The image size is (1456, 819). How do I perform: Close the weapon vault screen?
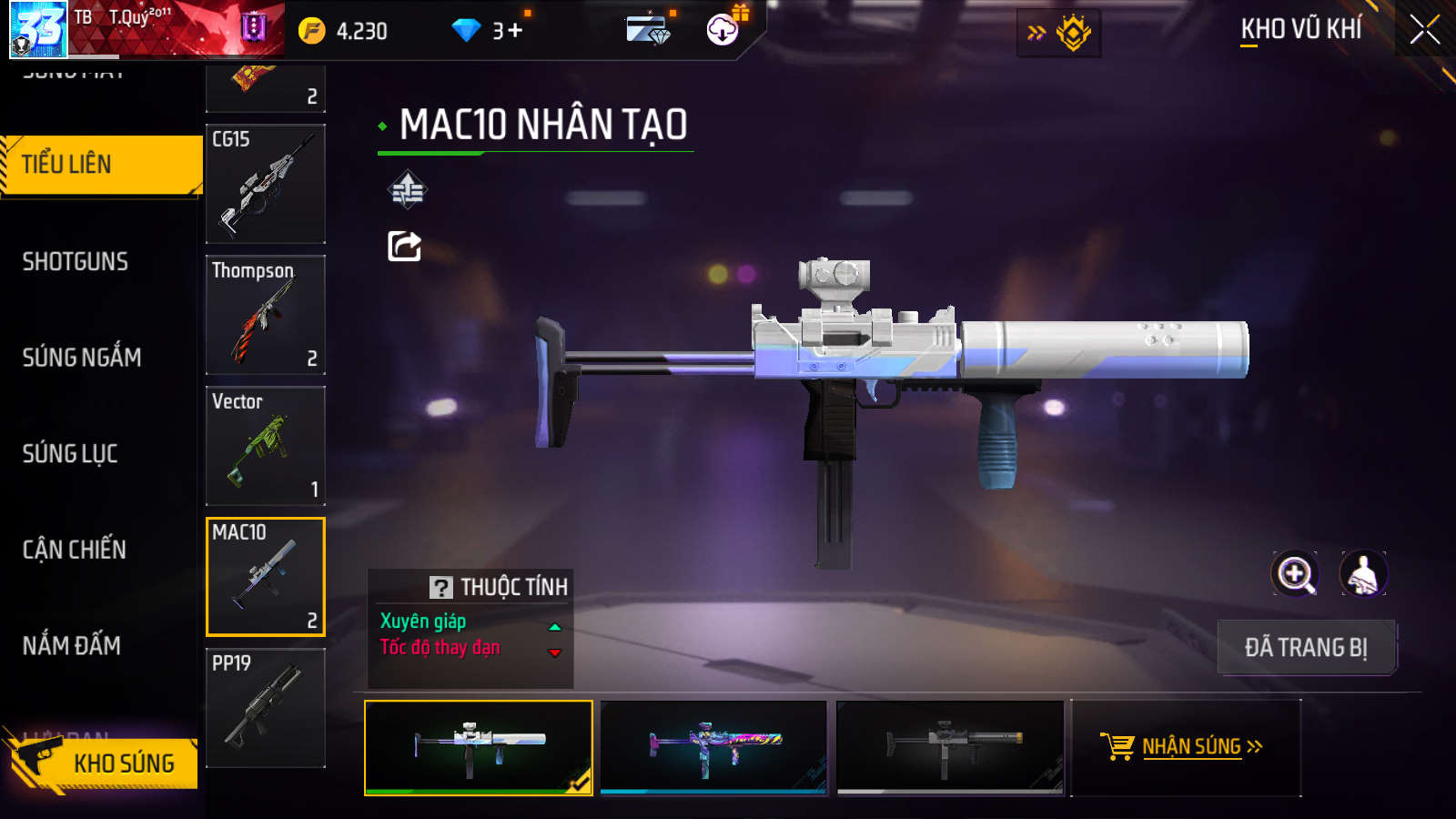(x=1424, y=30)
